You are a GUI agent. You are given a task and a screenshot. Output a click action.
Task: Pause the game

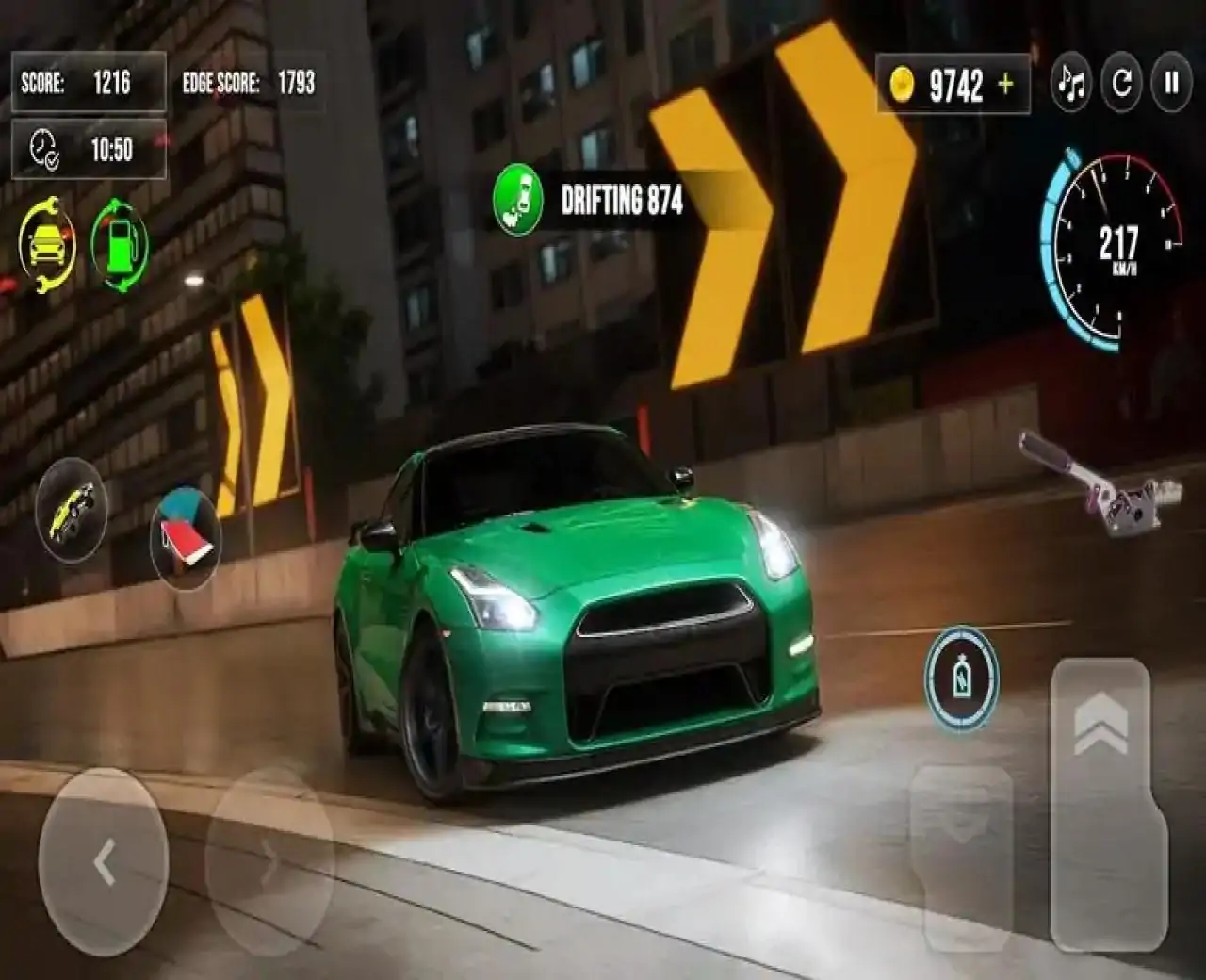1171,84
